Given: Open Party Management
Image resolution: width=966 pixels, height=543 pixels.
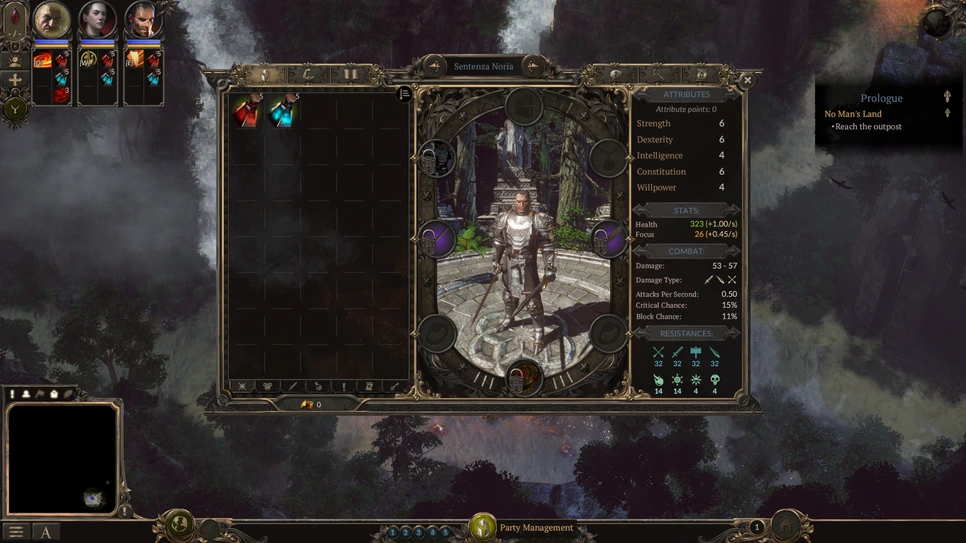Looking at the screenshot, I should (536, 528).
